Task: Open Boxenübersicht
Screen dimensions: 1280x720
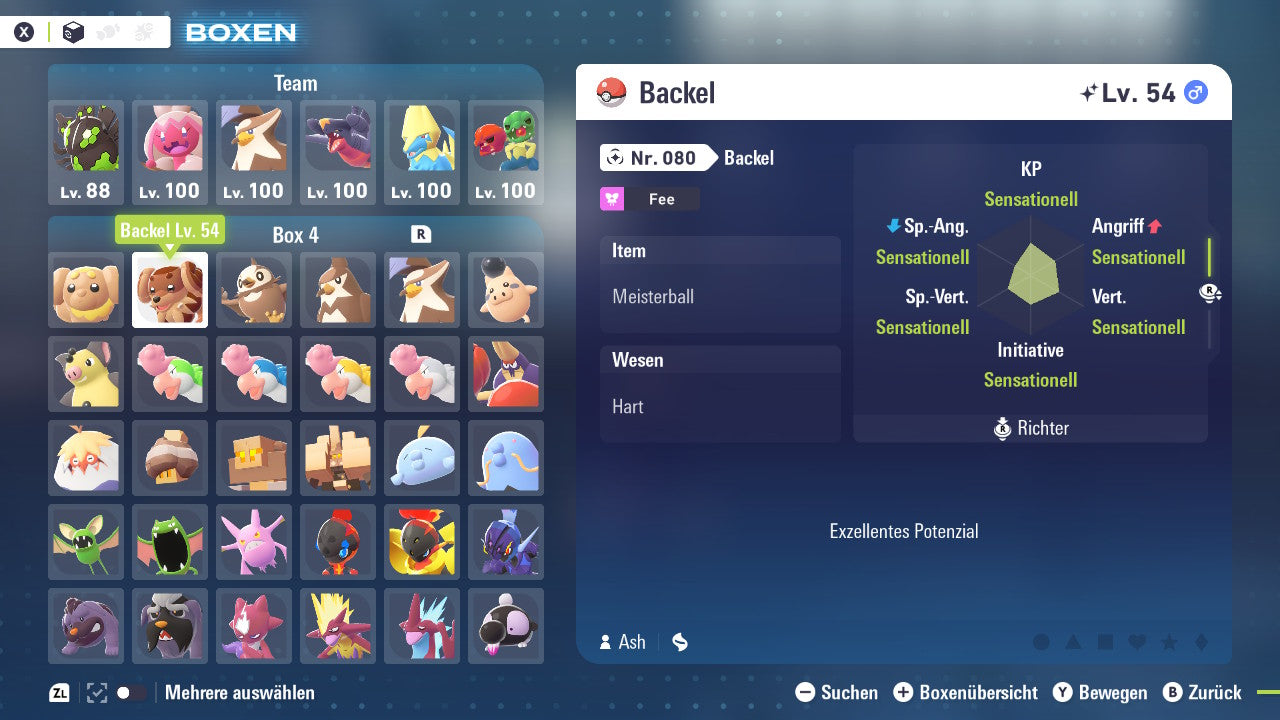Action: point(965,692)
